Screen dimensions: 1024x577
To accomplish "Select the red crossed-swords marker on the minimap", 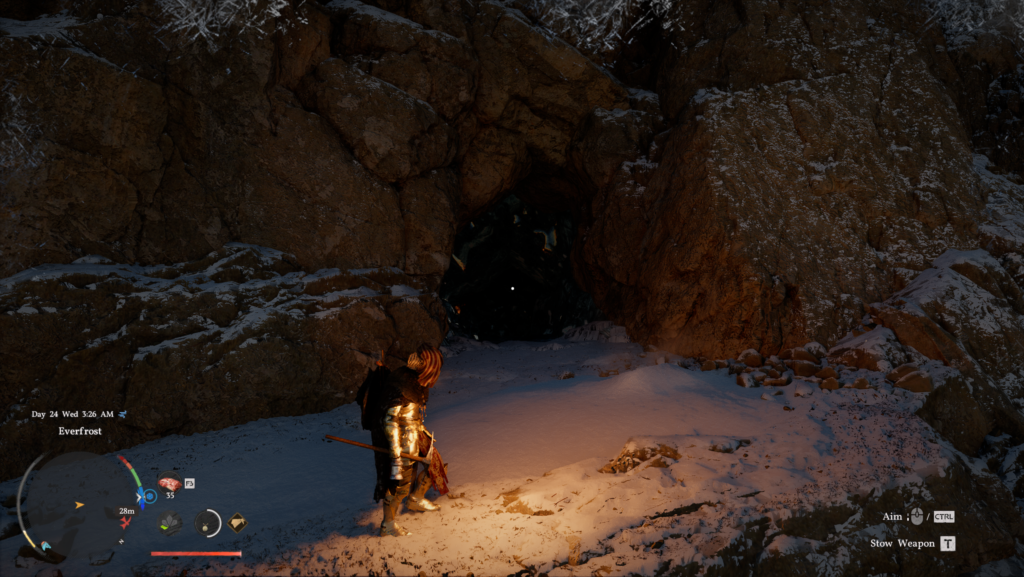I will (x=126, y=522).
